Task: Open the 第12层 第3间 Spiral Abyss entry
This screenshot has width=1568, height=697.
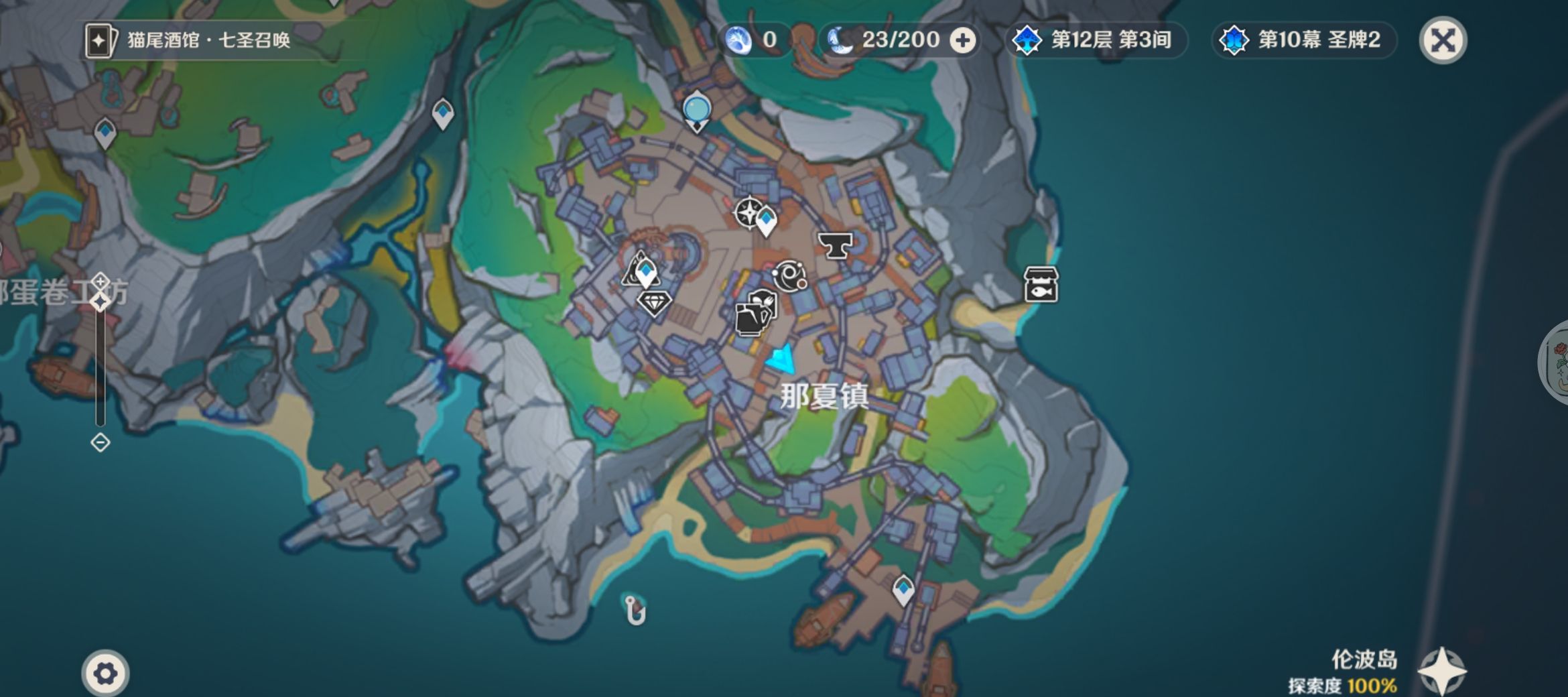Action: pos(1096,40)
